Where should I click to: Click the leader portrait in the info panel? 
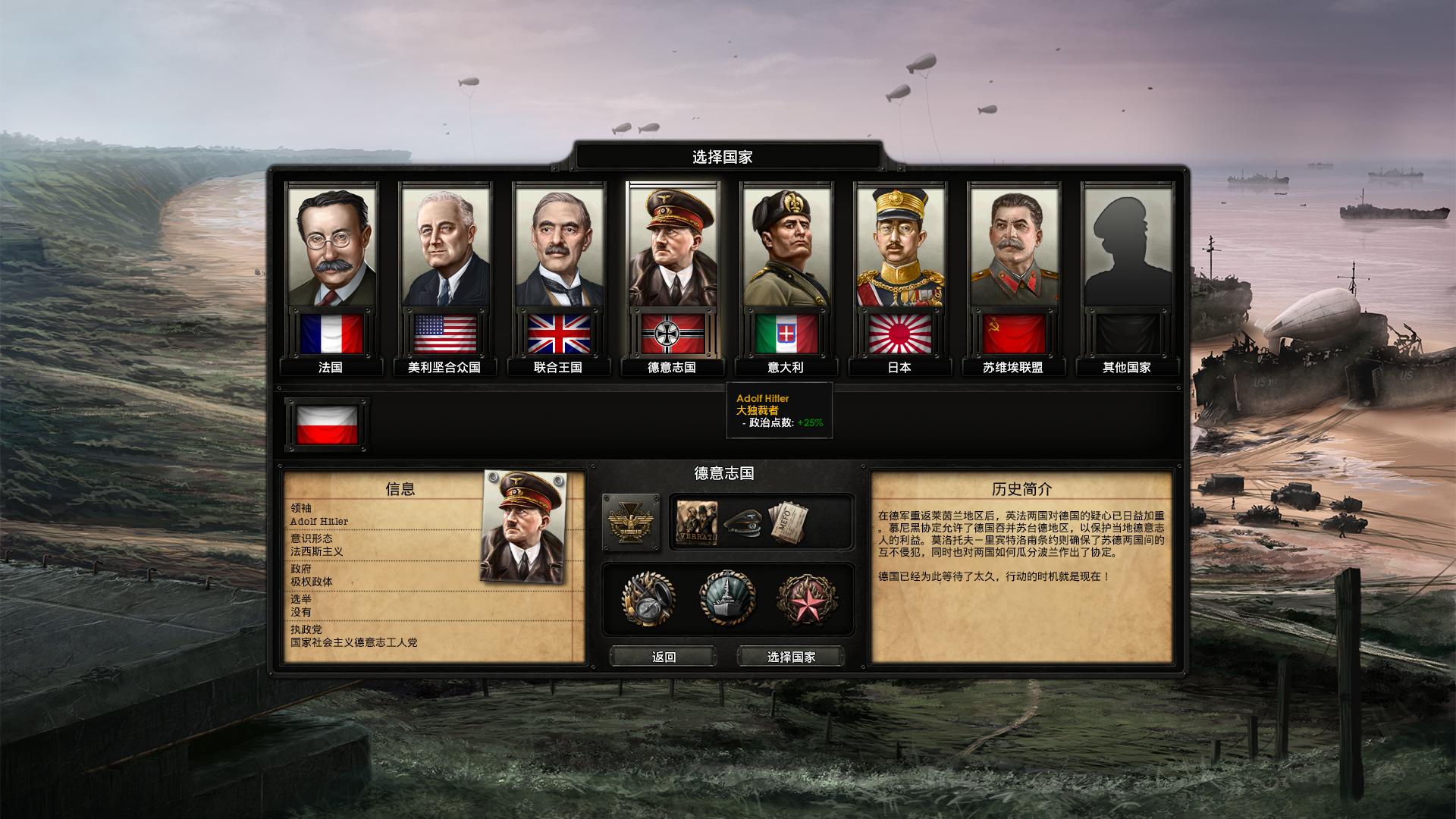[523, 527]
